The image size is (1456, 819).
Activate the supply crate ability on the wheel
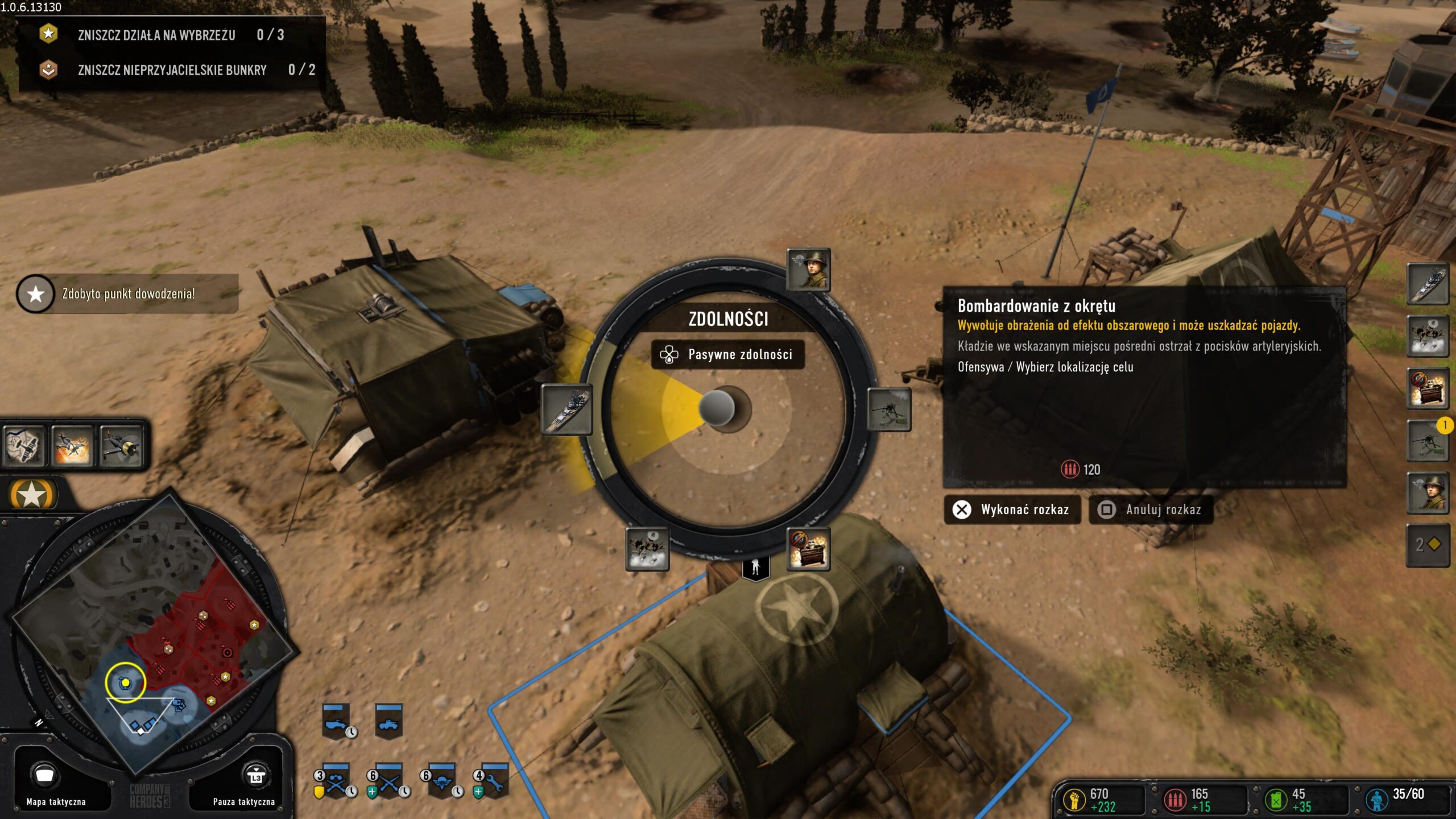point(808,549)
